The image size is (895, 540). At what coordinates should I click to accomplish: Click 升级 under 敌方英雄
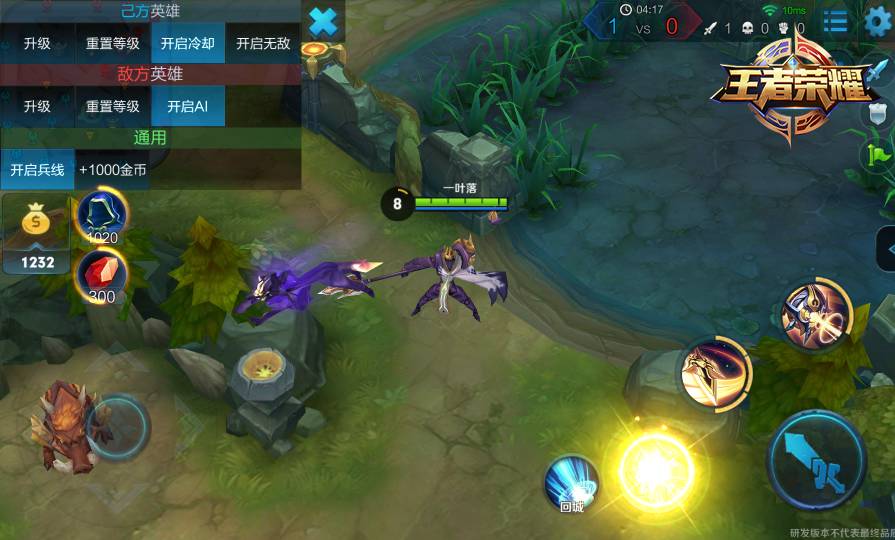(x=37, y=107)
